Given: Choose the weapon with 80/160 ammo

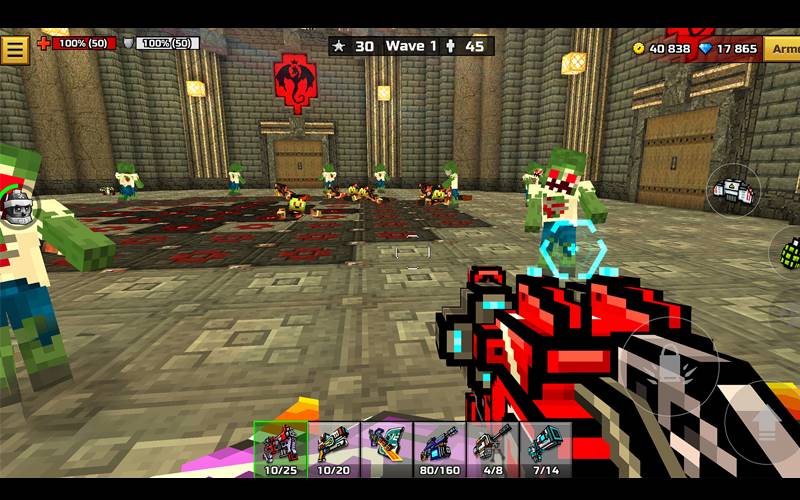Looking at the screenshot, I should coord(438,448).
